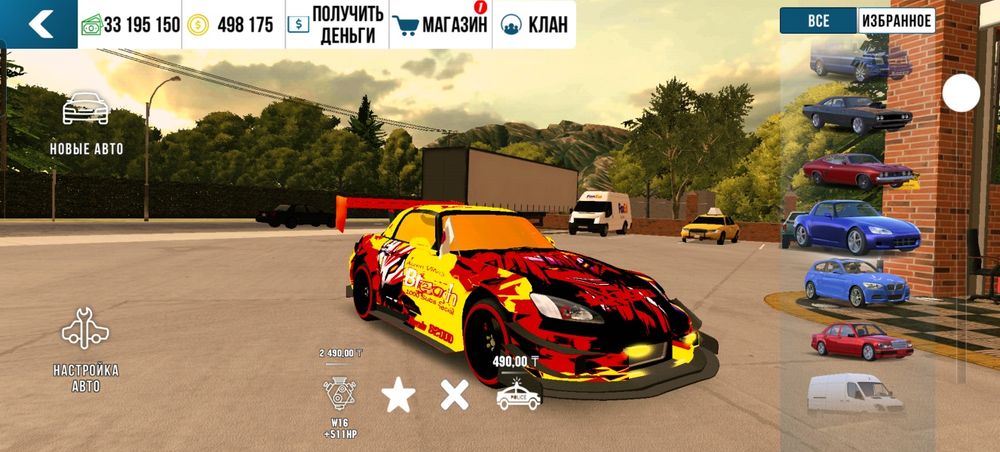Remove the car with the X icon

click(x=455, y=396)
